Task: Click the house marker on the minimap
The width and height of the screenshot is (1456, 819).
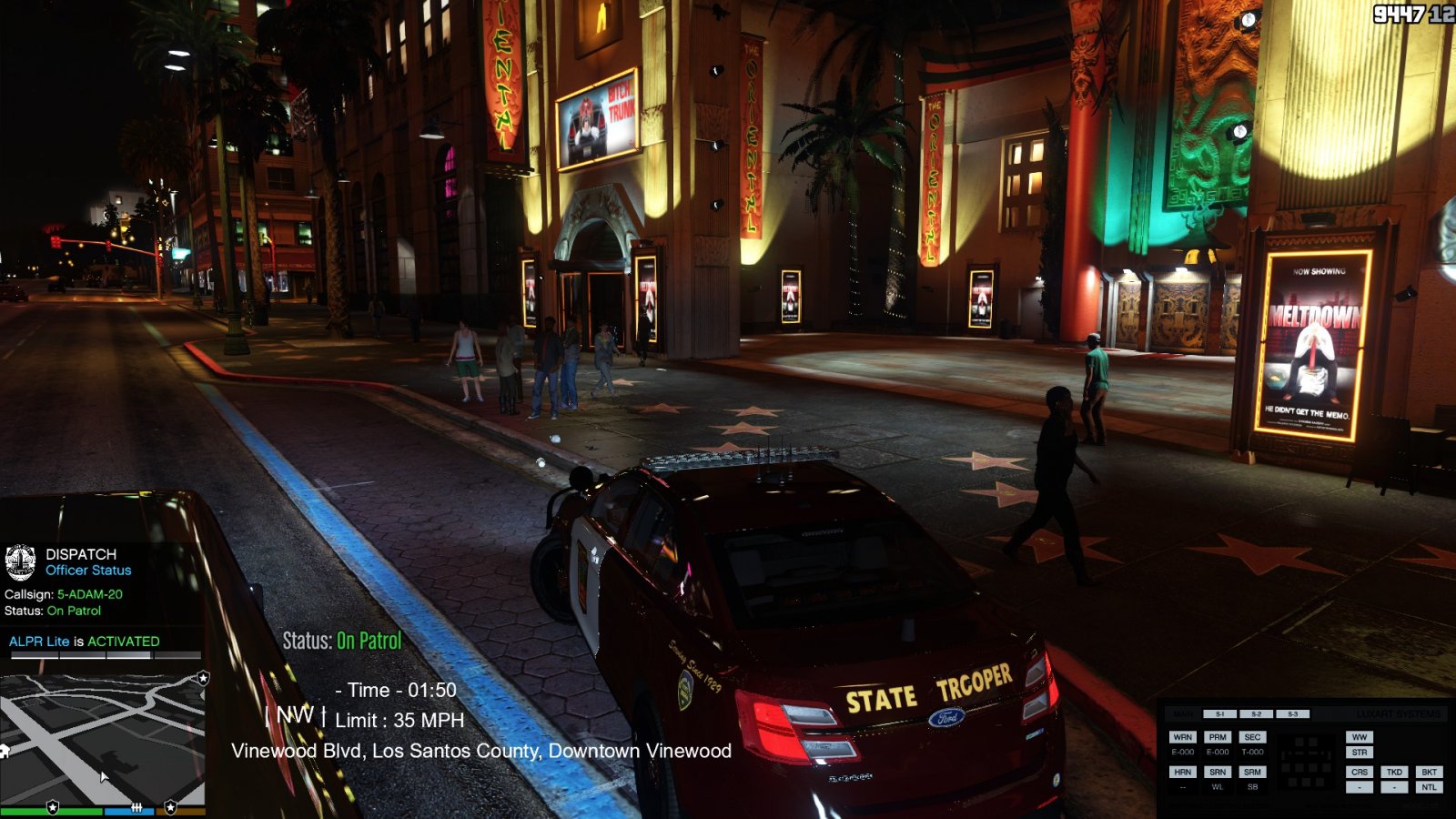Action: point(4,751)
